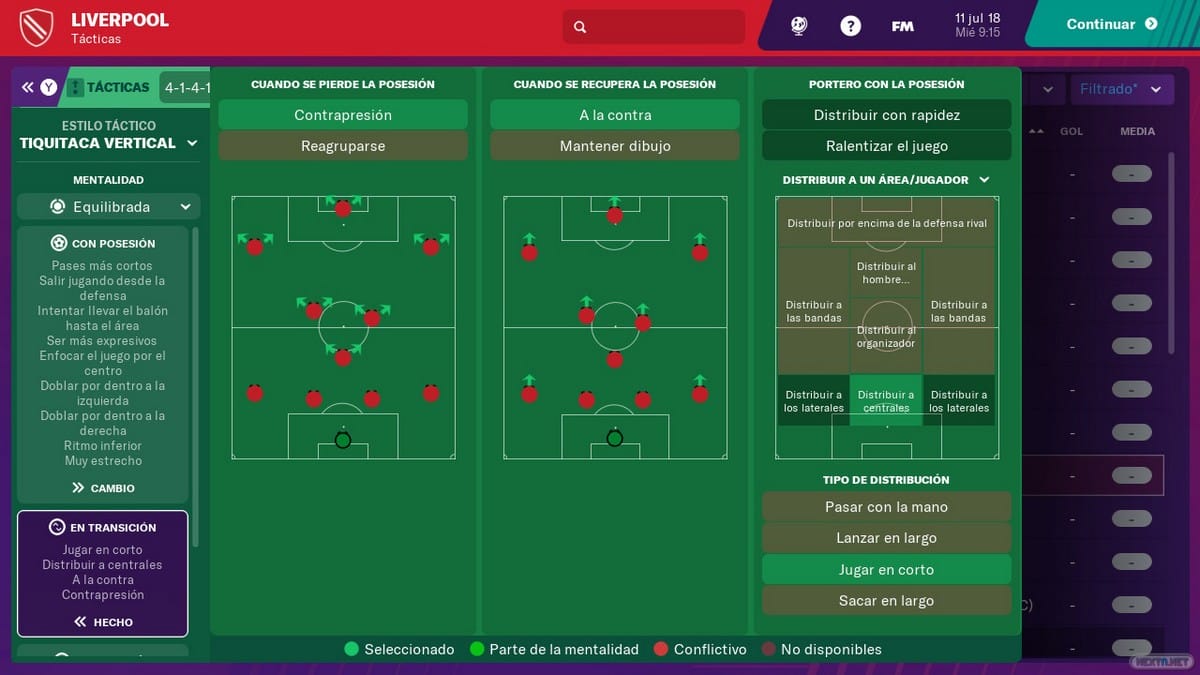Select the Contrapresión option

pos(343,115)
